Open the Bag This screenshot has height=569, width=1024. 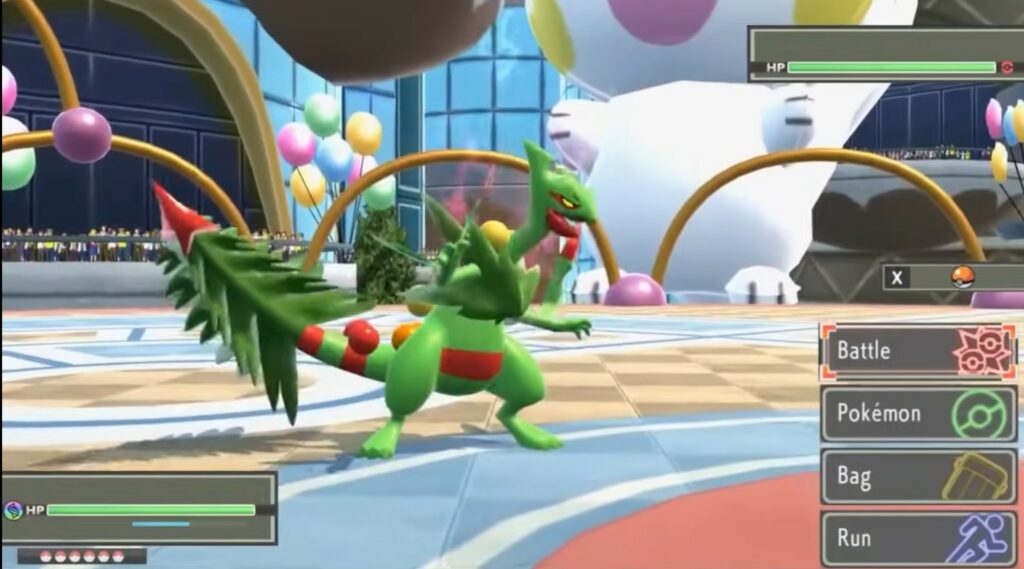tap(918, 476)
